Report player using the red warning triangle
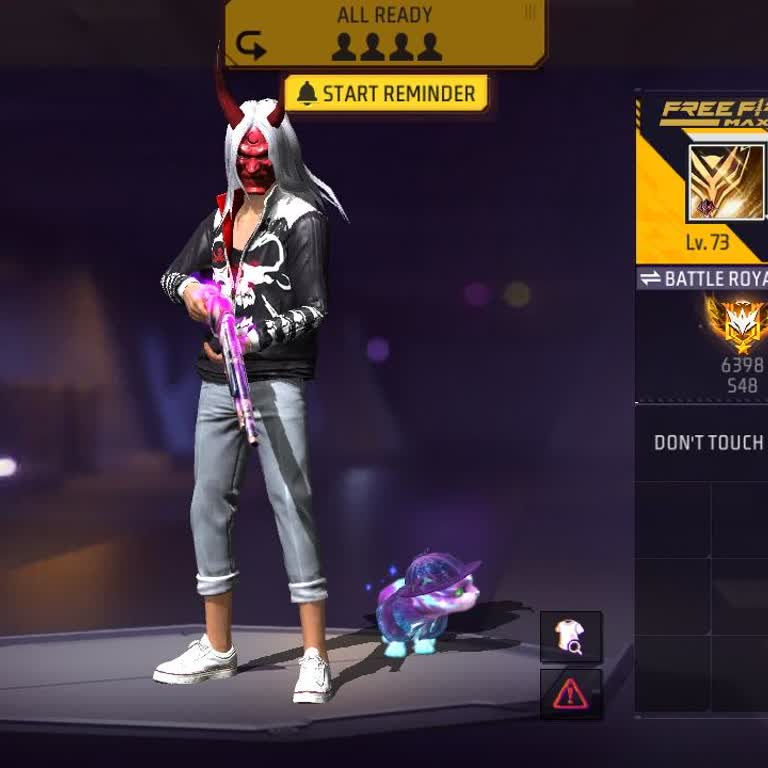Image resolution: width=768 pixels, height=768 pixels. coord(570,693)
